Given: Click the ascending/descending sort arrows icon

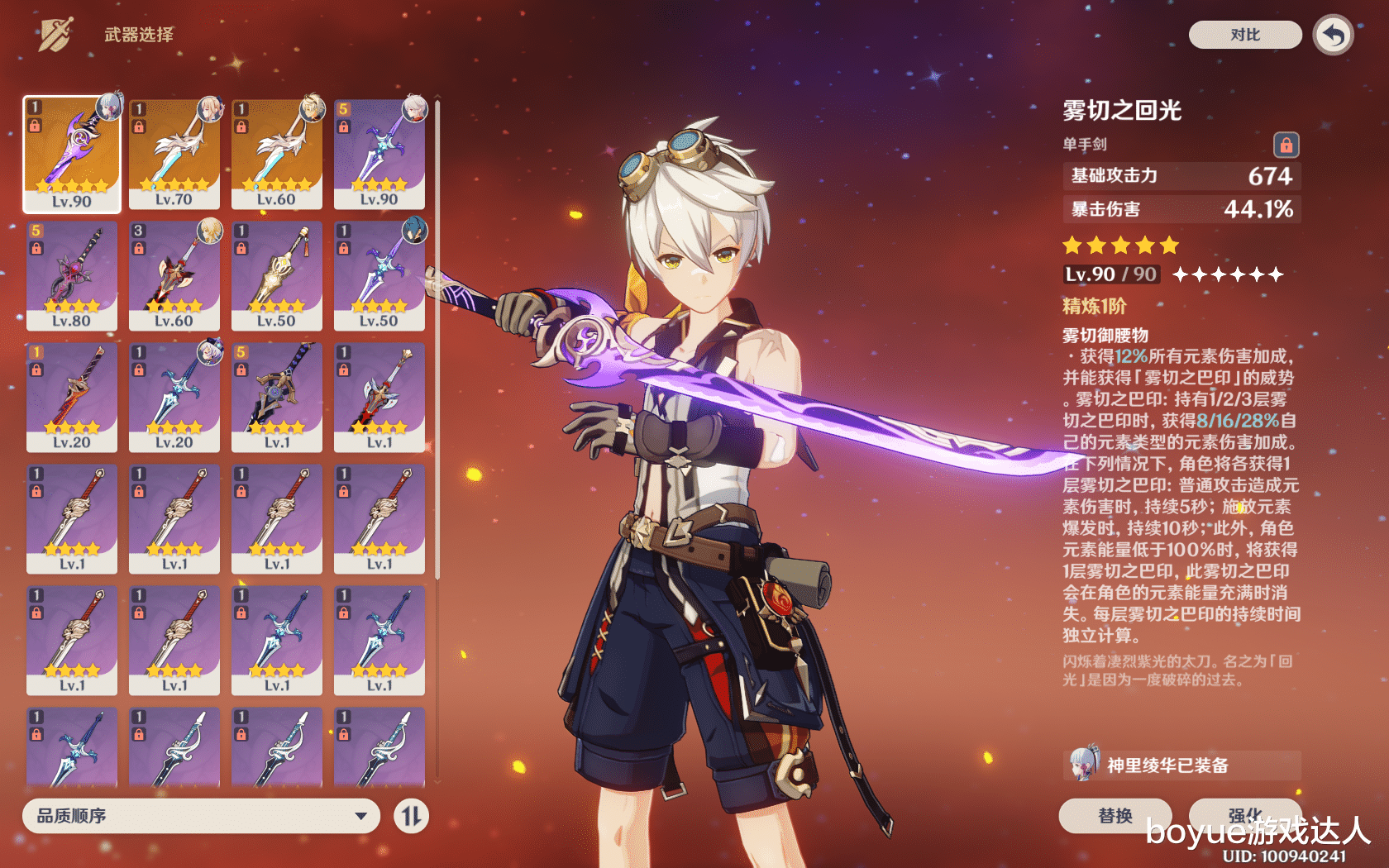Looking at the screenshot, I should tap(412, 816).
